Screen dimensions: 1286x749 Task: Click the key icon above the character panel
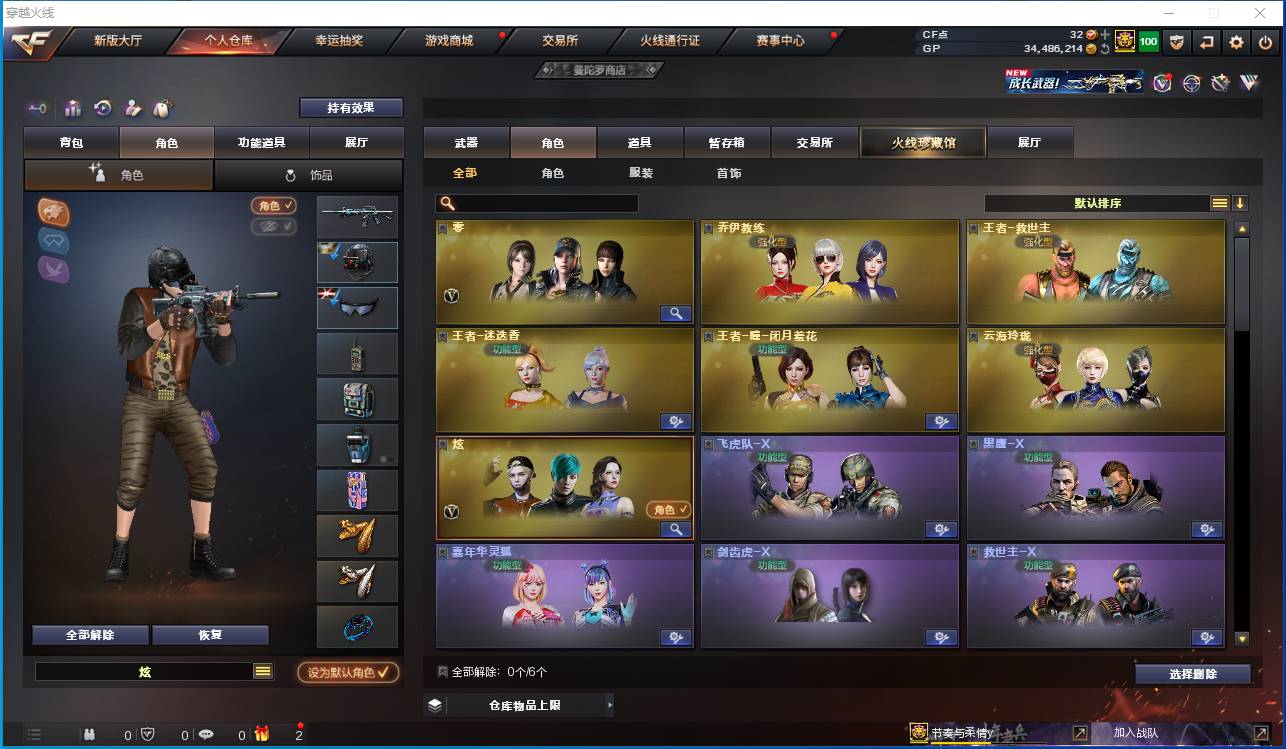click(x=38, y=107)
